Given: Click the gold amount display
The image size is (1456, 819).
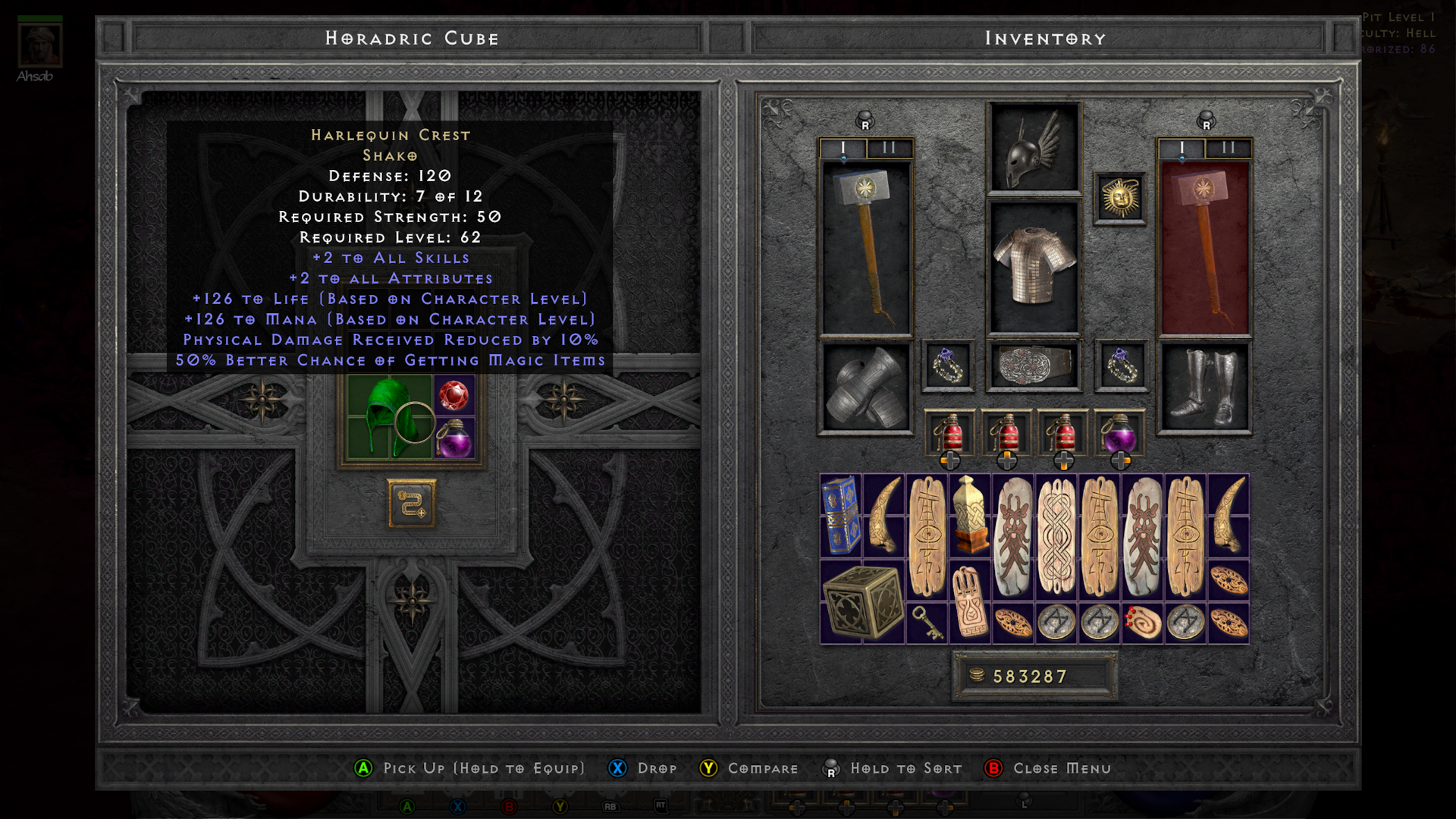Looking at the screenshot, I should pos(1034,676).
